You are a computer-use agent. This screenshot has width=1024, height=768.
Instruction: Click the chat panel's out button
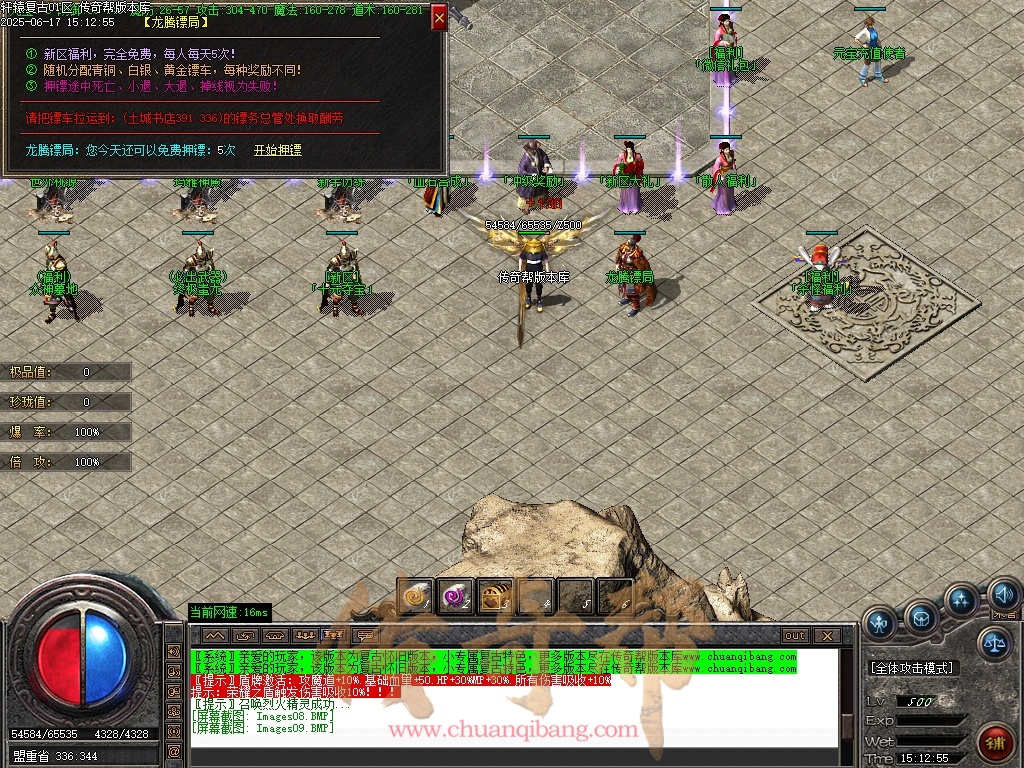click(x=795, y=635)
